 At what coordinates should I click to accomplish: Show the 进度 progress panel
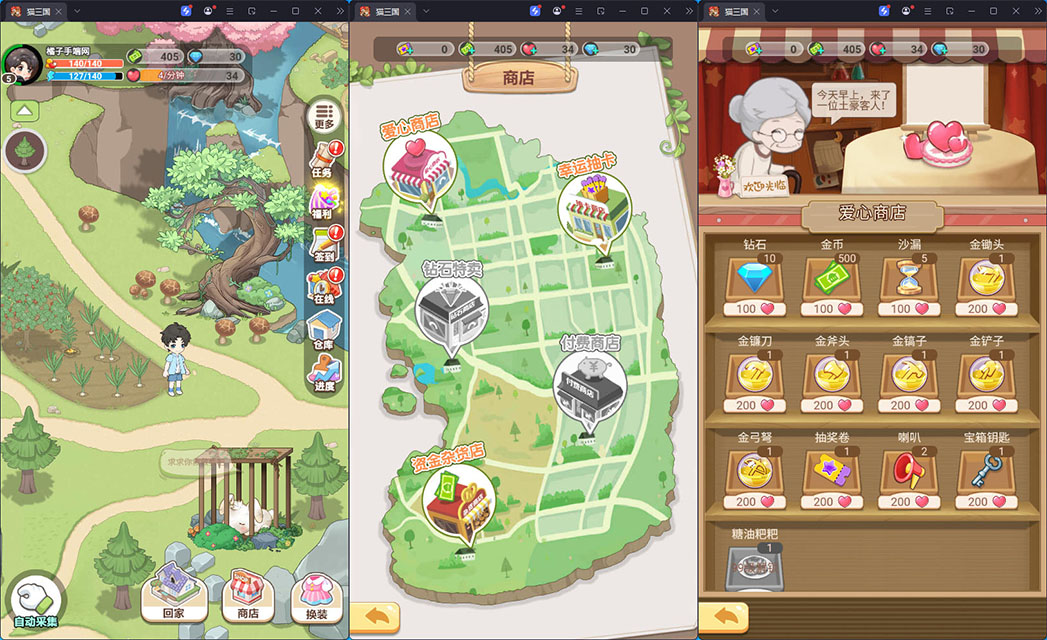[x=322, y=374]
